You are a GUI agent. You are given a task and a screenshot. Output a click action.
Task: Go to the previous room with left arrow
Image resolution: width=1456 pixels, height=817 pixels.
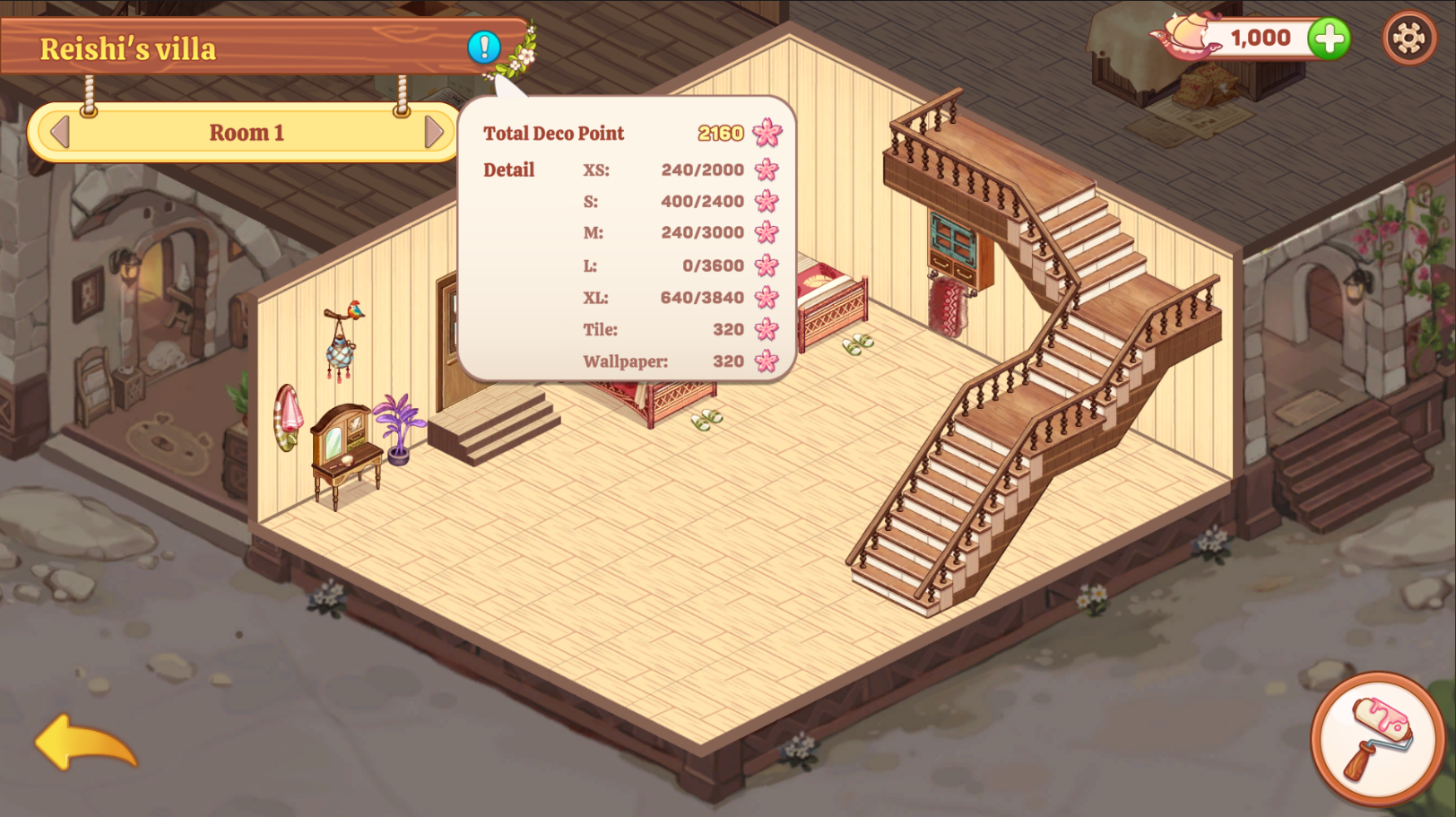pyautogui.click(x=60, y=133)
